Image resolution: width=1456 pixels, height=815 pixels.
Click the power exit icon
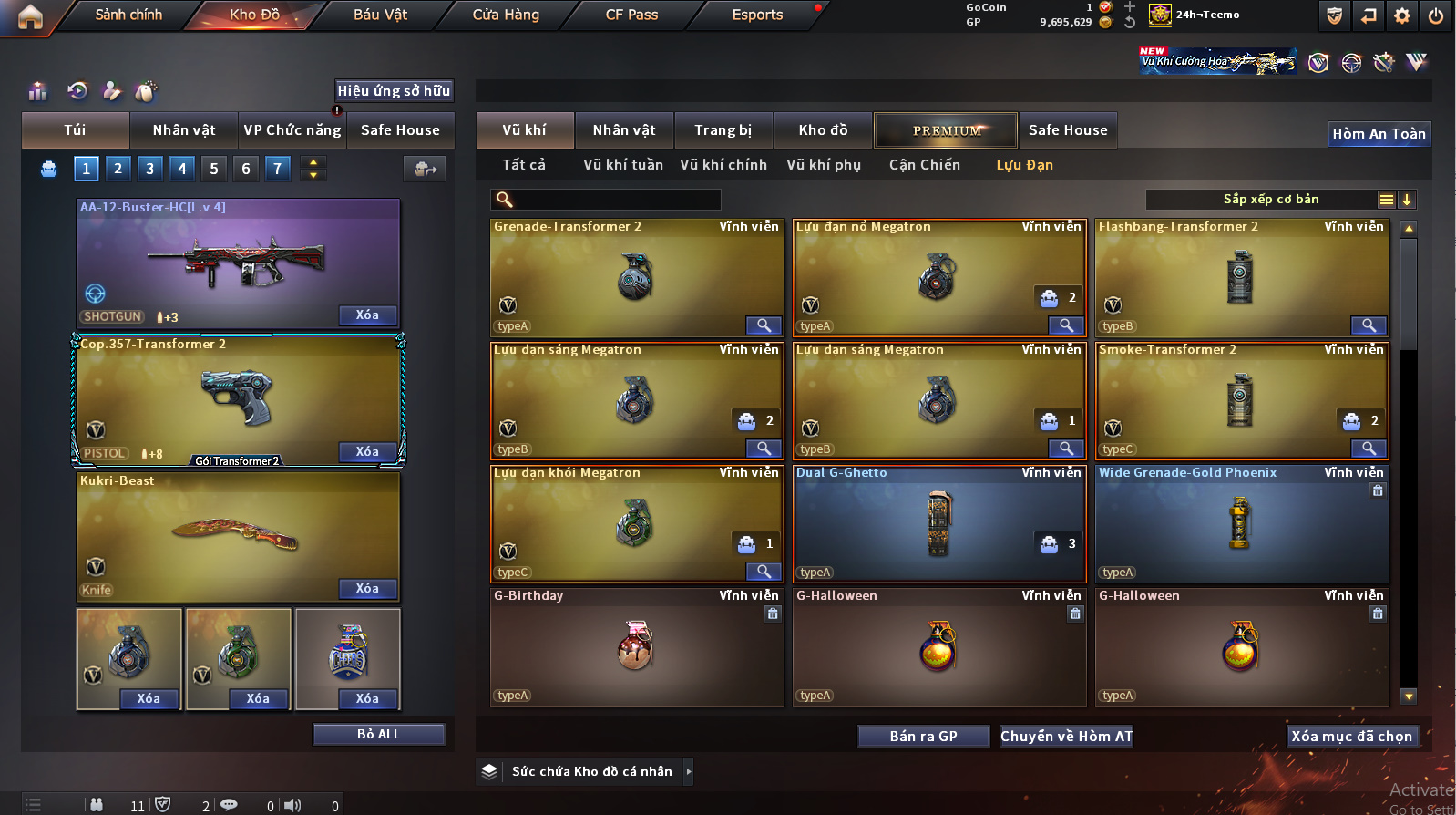point(1436,15)
